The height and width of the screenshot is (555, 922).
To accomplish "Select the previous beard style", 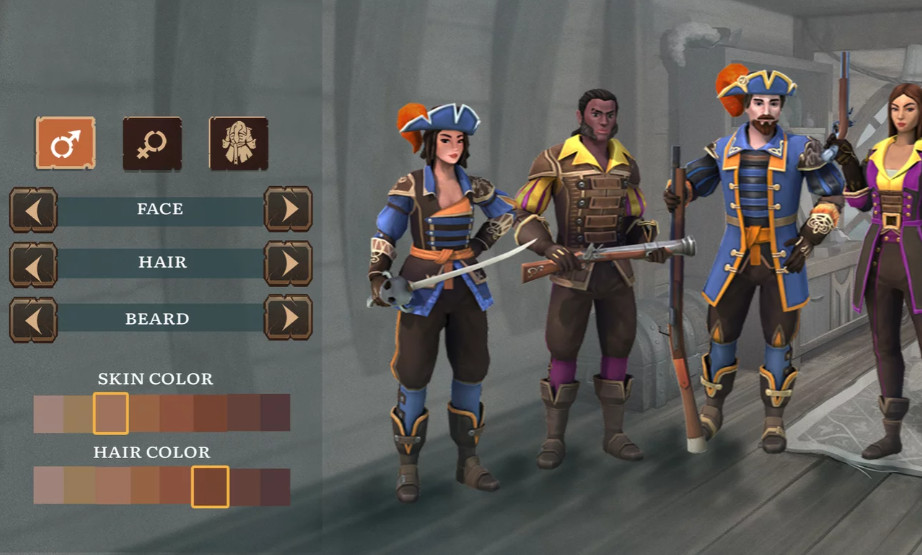I will pyautogui.click(x=33, y=318).
